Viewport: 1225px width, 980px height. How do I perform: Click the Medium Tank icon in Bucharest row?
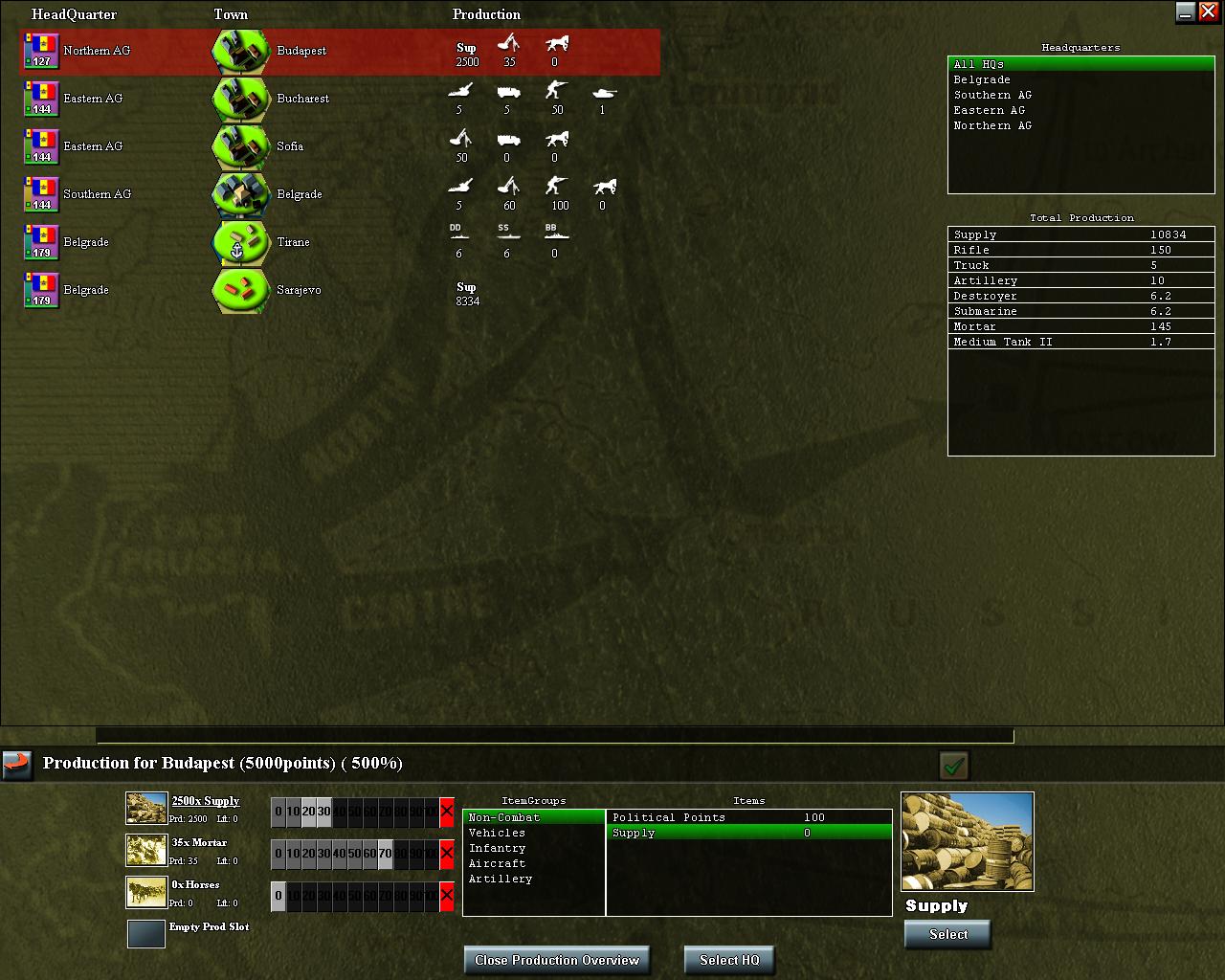[x=603, y=94]
